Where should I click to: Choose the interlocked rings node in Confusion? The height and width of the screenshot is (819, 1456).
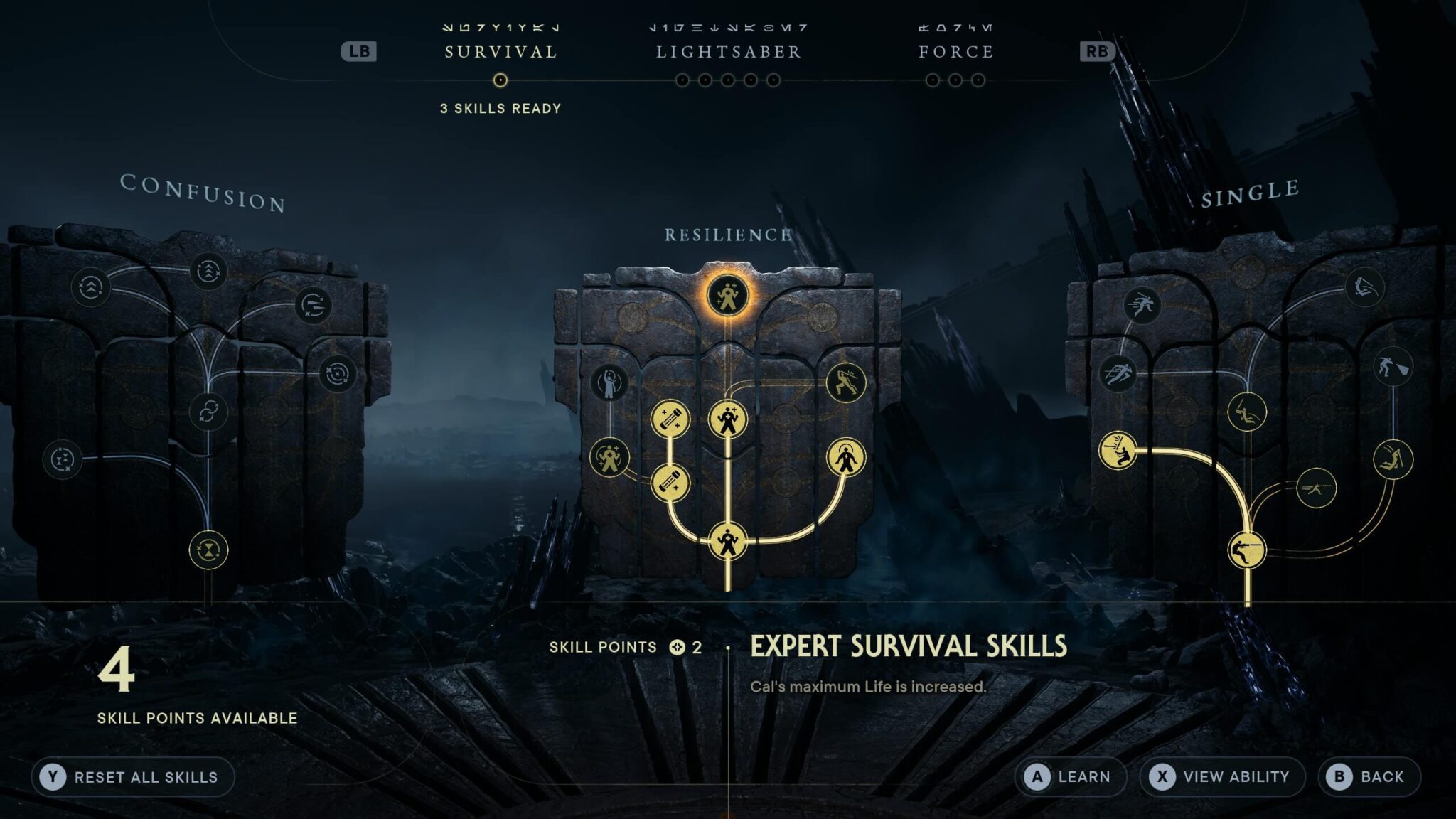pyautogui.click(x=208, y=412)
